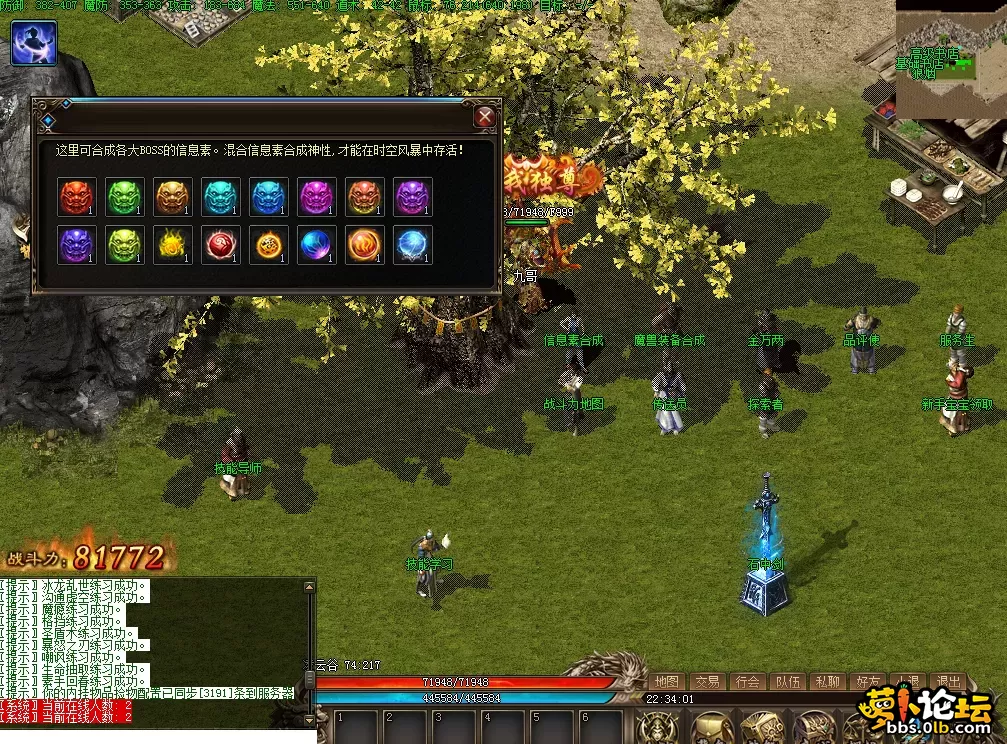1007x744 pixels.
Task: Select the teal demon mask item
Action: pyautogui.click(x=221, y=197)
